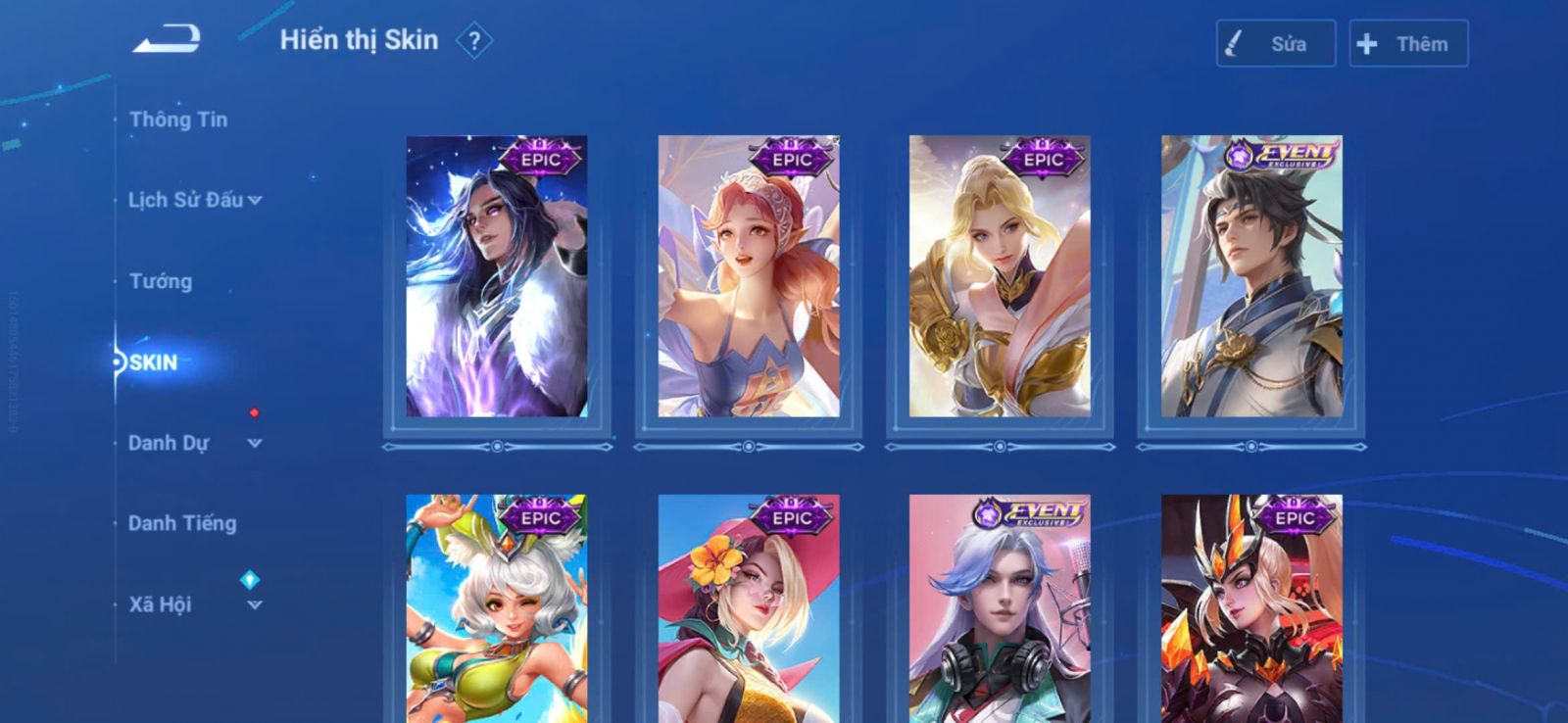Click the Sửa edit button
Screen dimensions: 1568x723
pyautogui.click(x=1275, y=44)
